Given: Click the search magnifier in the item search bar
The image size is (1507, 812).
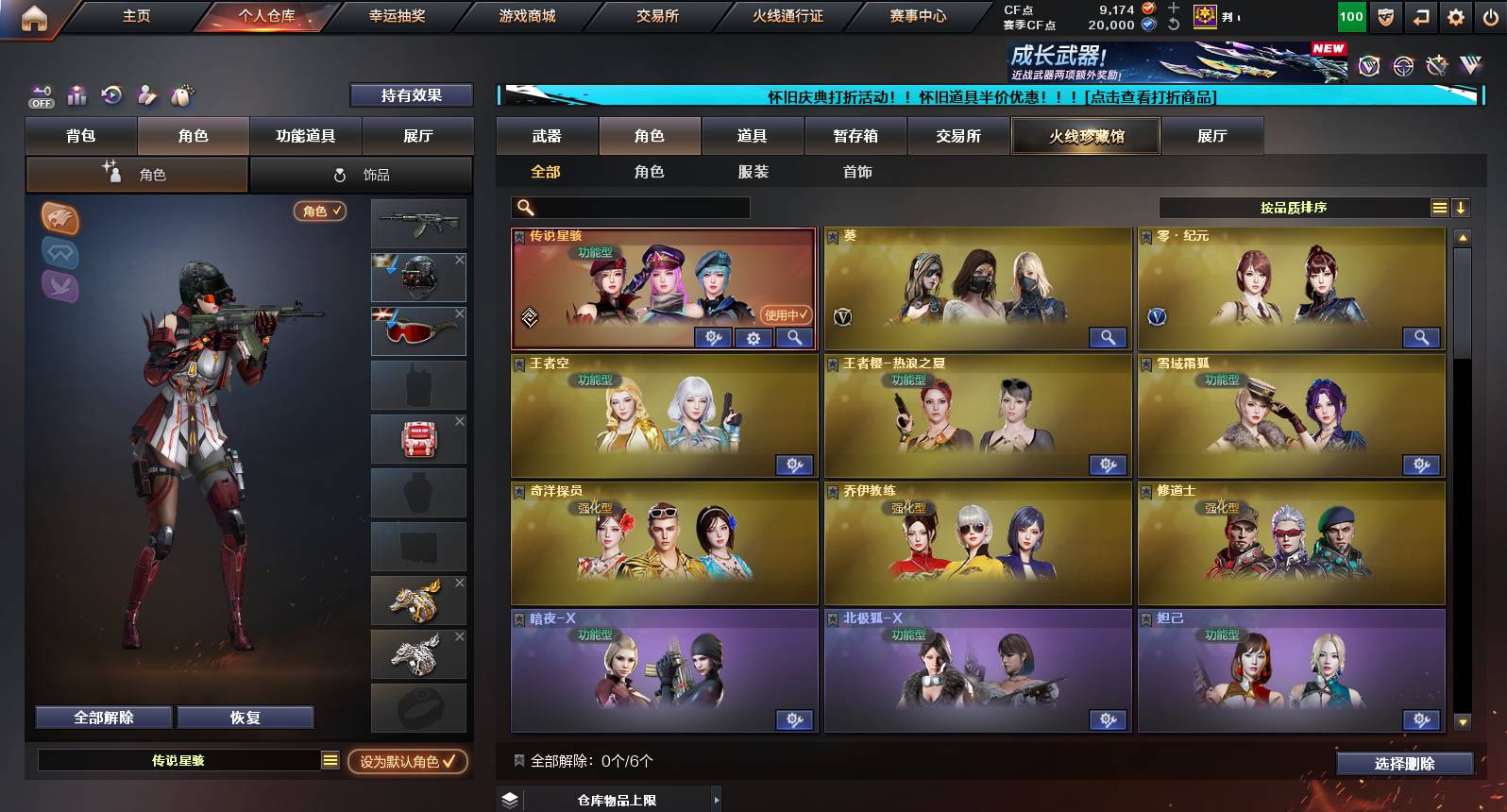Looking at the screenshot, I should click(x=523, y=207).
